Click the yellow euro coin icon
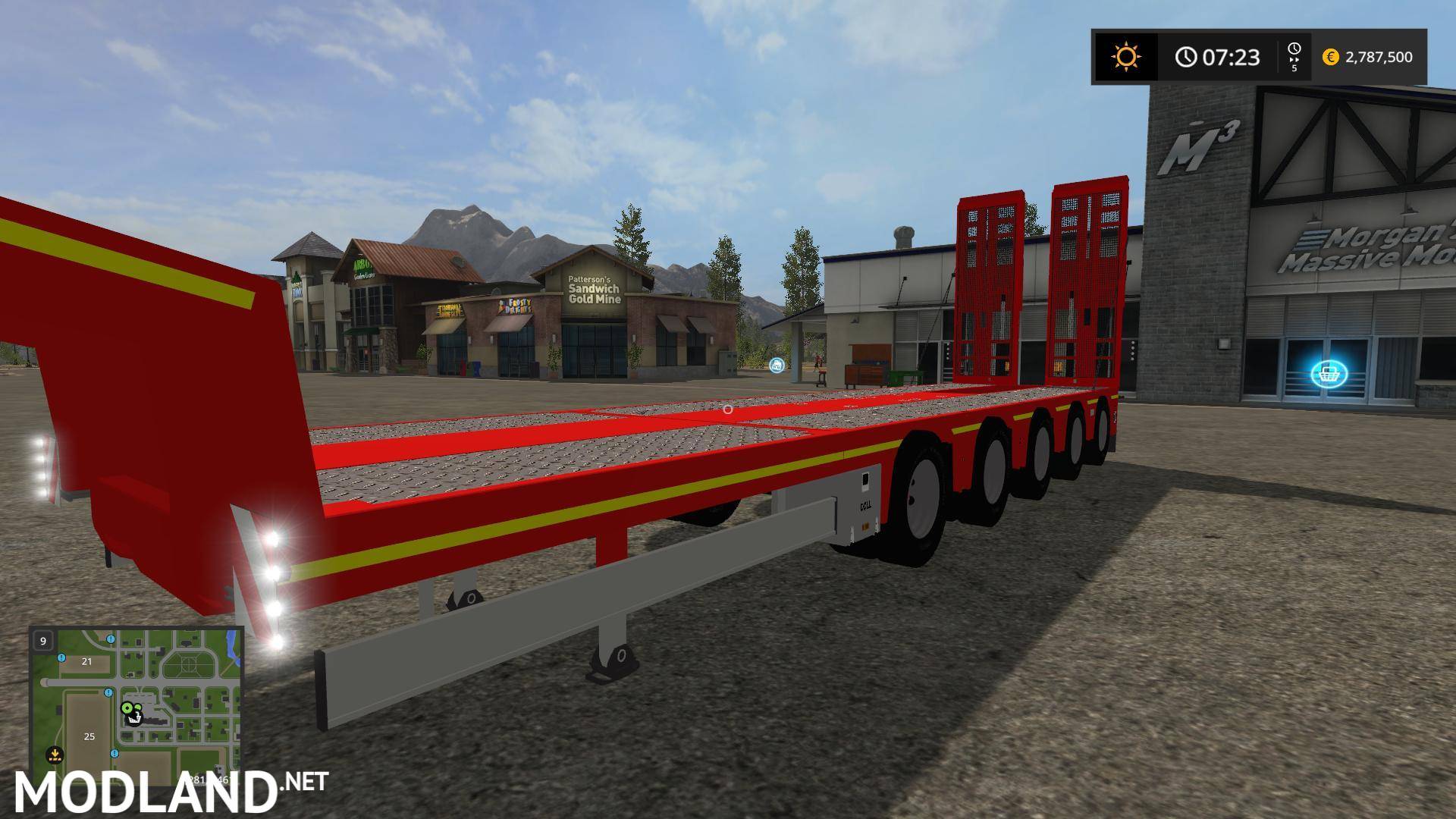The image size is (1456, 819). pos(1331,57)
